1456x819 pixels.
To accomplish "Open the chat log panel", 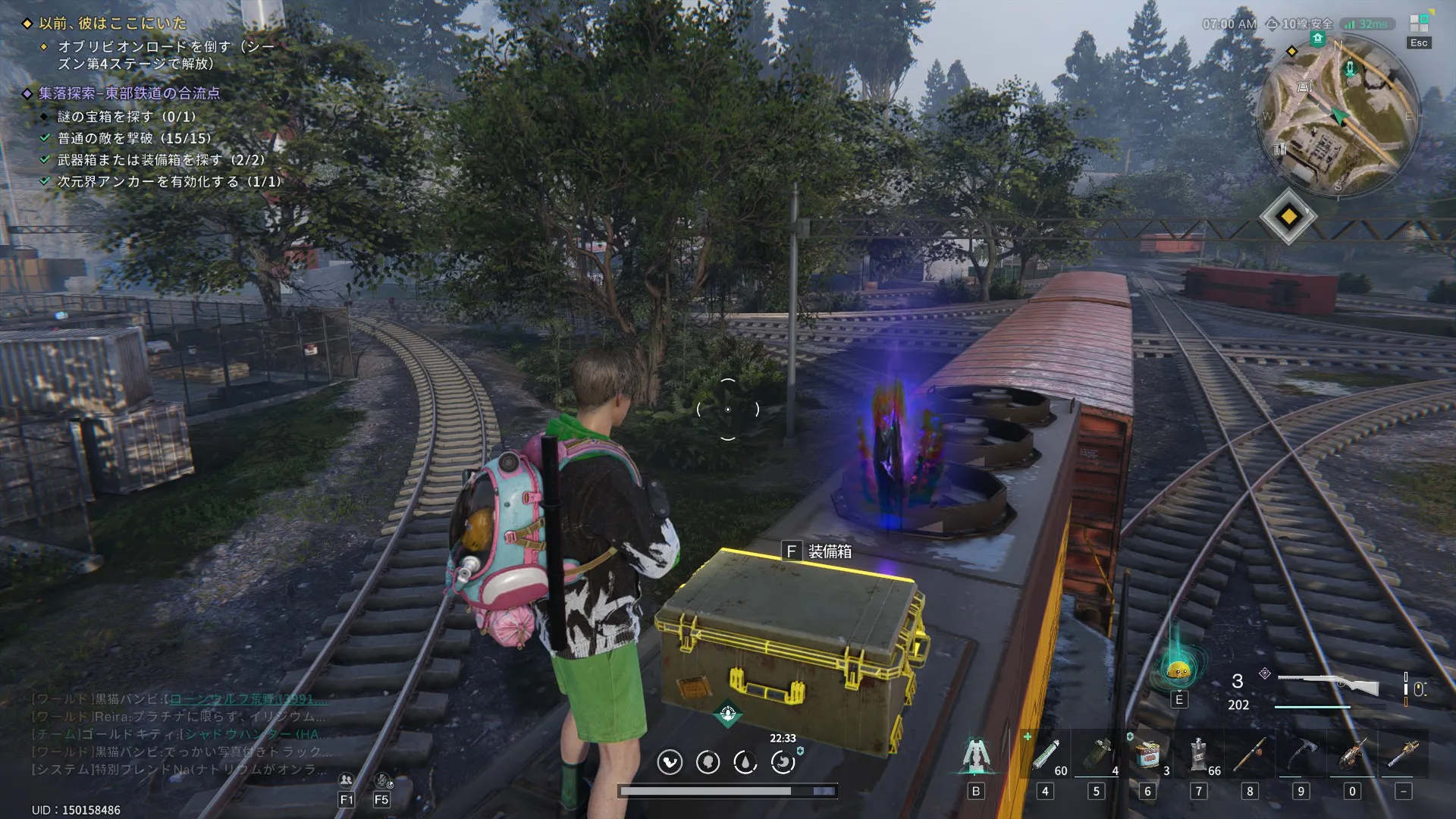I will tap(179, 733).
